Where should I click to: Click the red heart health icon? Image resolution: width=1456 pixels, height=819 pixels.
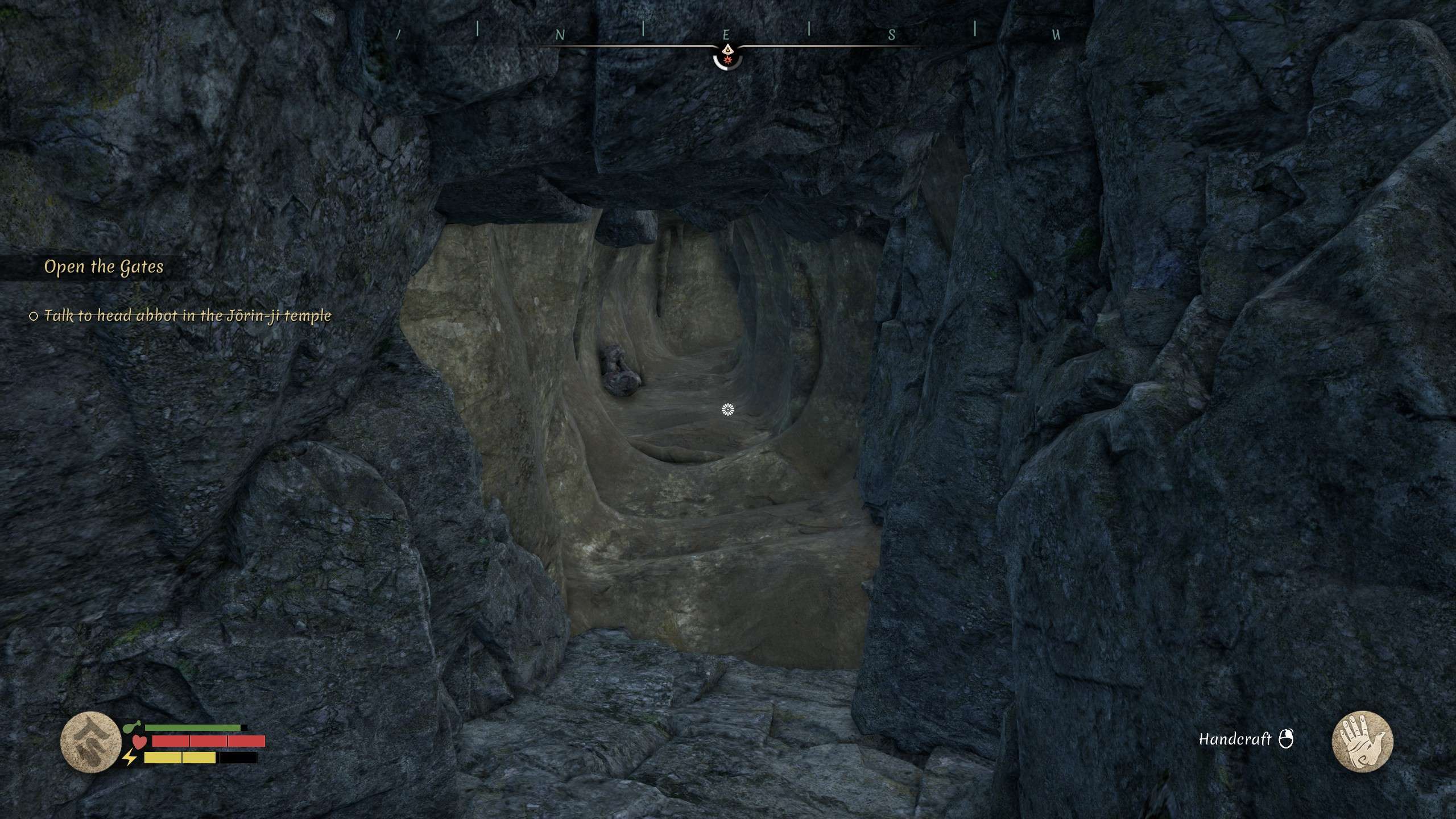pyautogui.click(x=139, y=743)
